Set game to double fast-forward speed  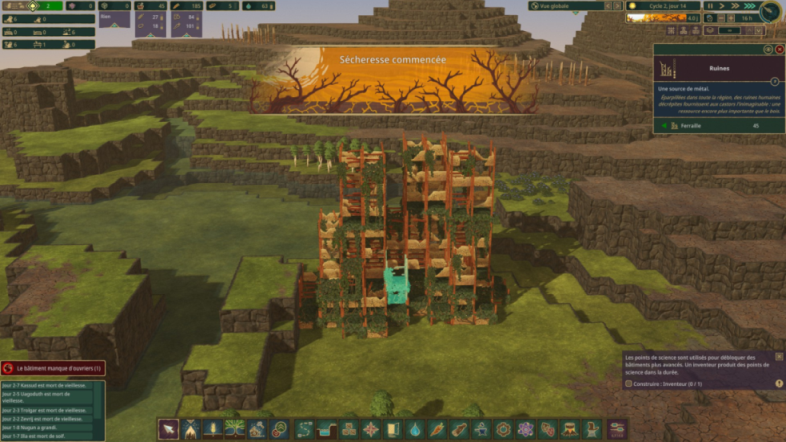click(735, 6)
